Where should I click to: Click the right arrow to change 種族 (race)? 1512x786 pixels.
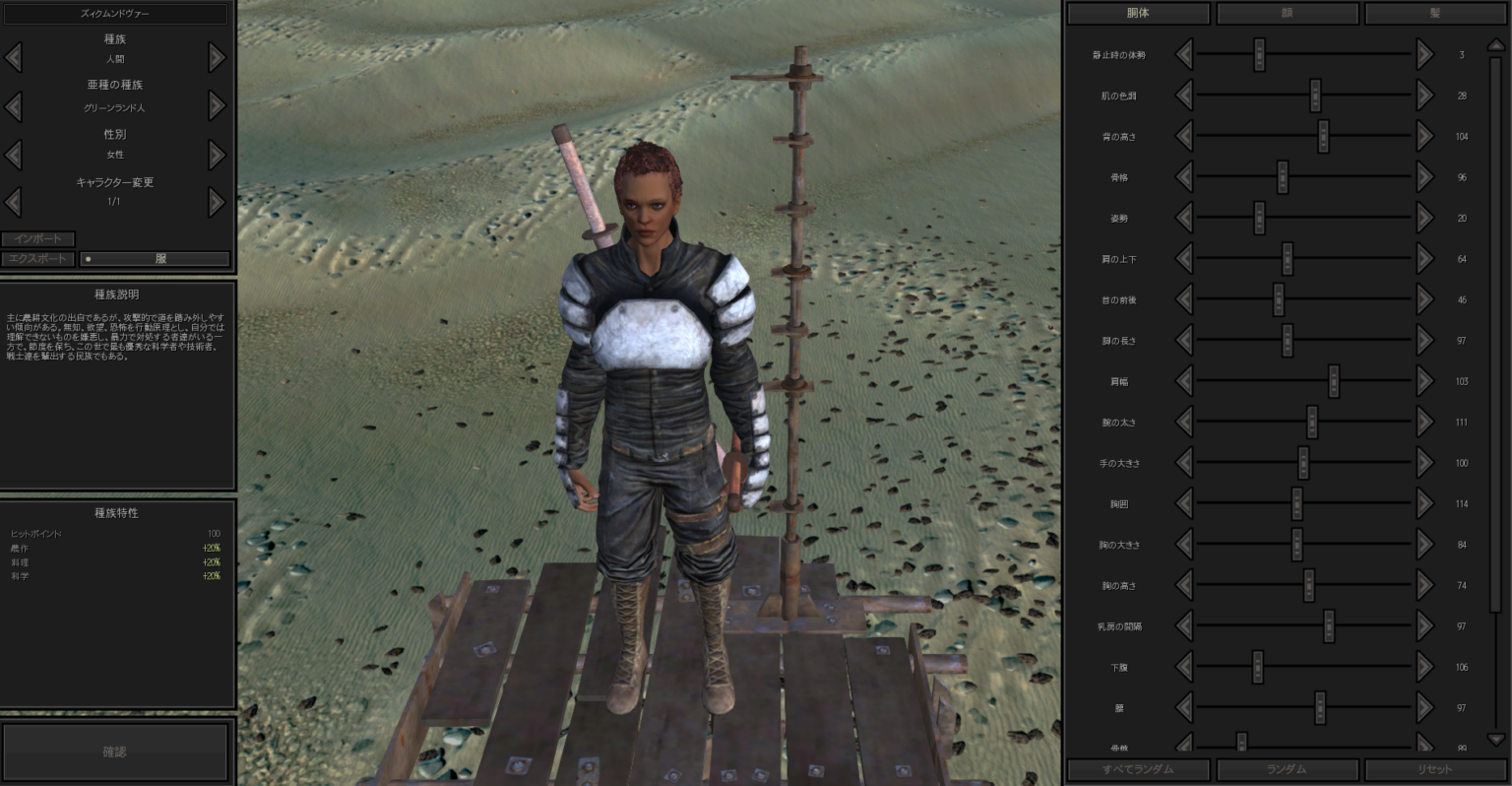tap(216, 57)
